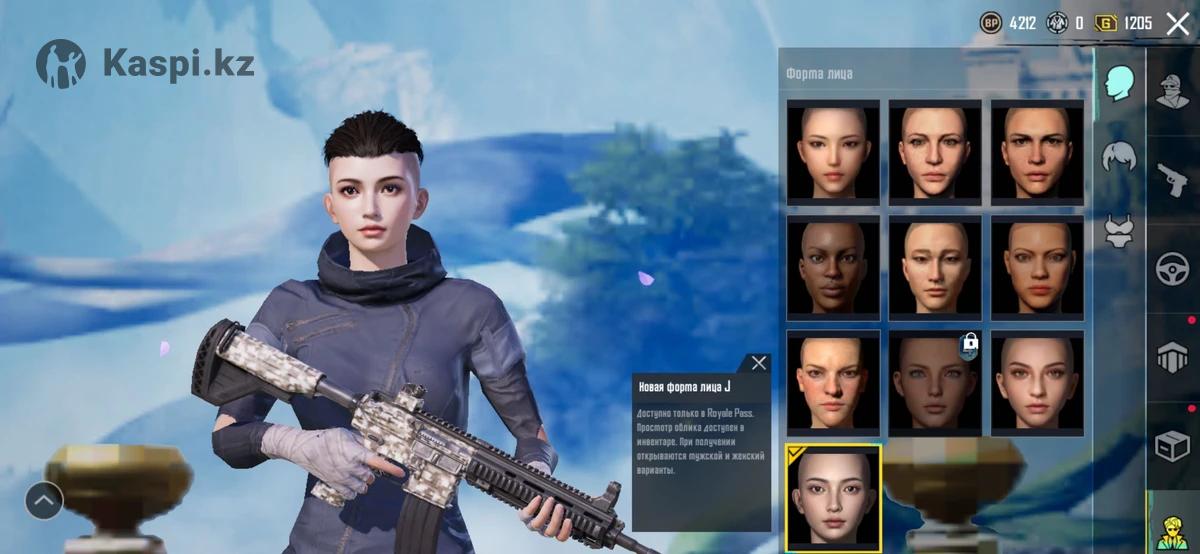Screen dimensions: 1200x554
Task: Pick the red-cheeked face thumbnail
Action: pos(833,382)
